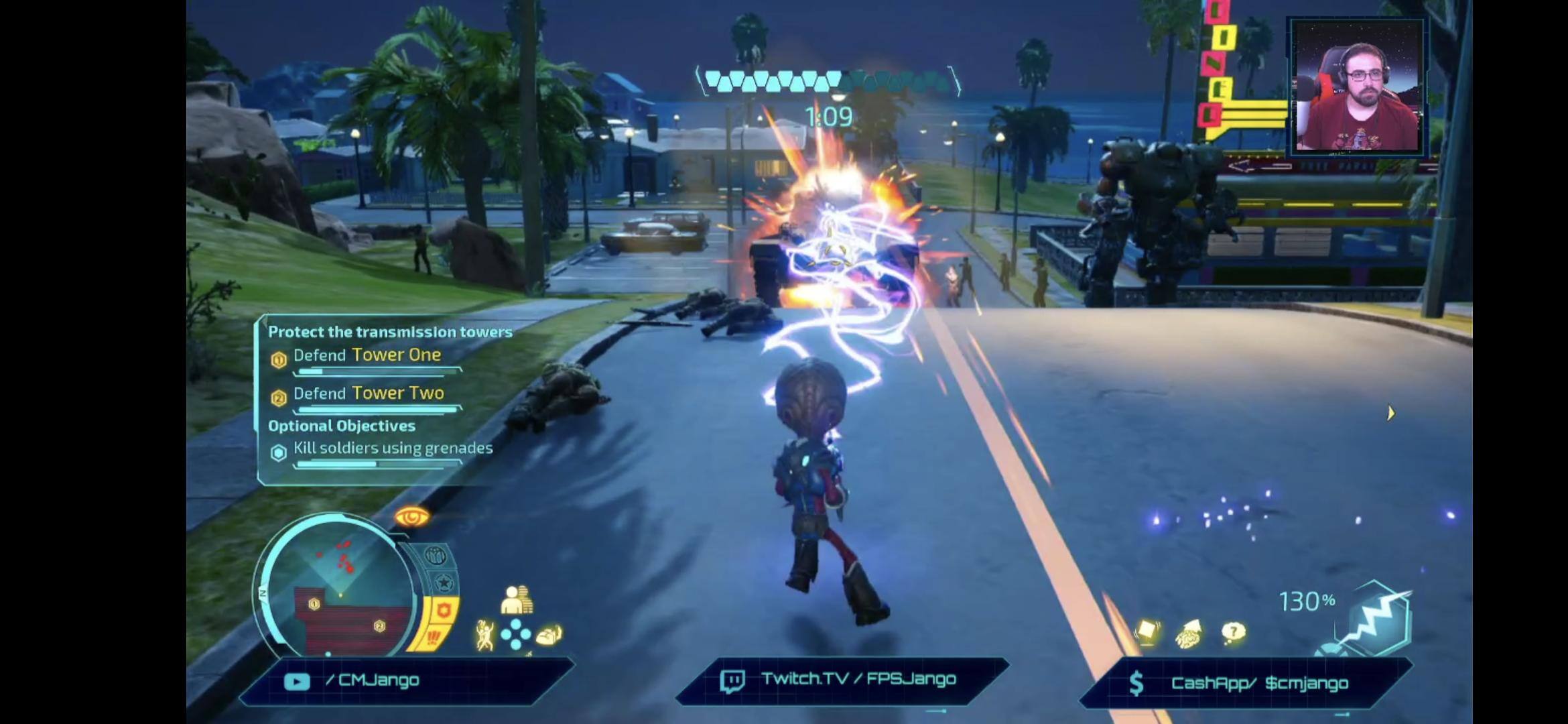Viewport: 1568px width, 724px height.
Task: Select the Tower Two marker on the minimap
Action: coord(379,626)
